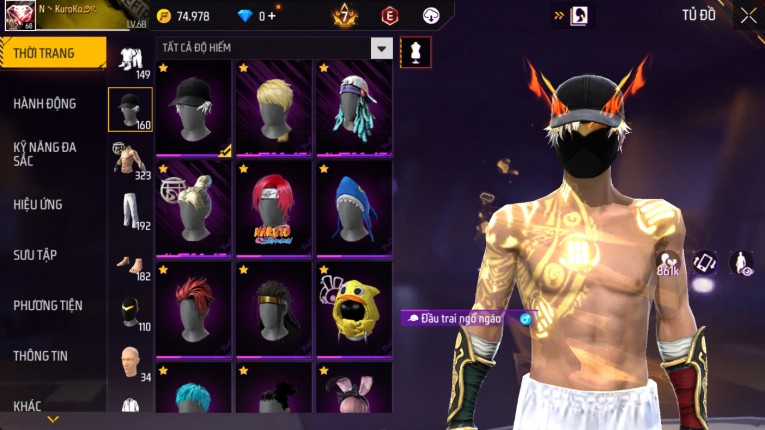
Task: Switch to the Thời Trang tab
Action: click(x=48, y=53)
